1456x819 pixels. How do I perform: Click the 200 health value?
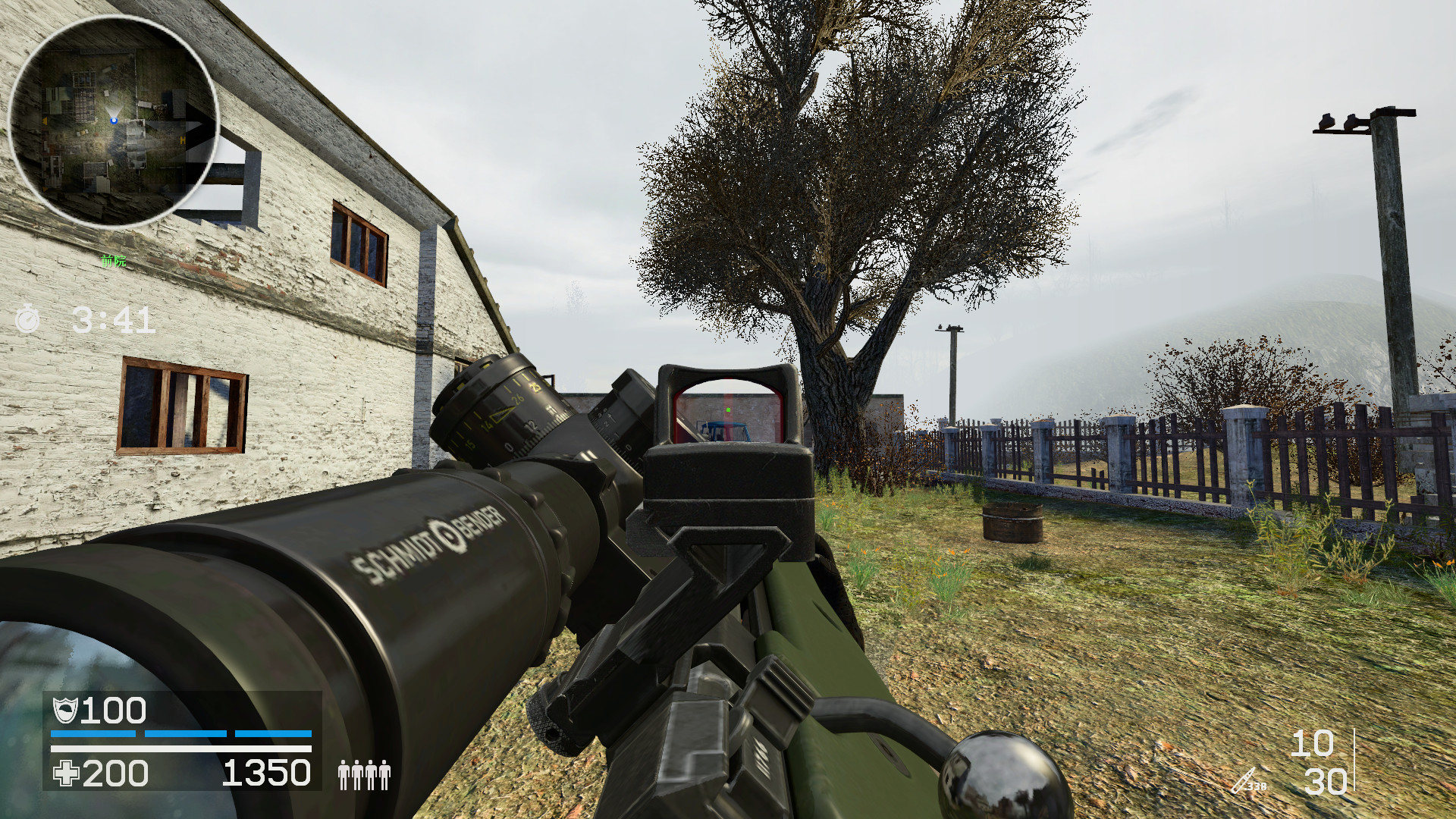click(x=115, y=775)
